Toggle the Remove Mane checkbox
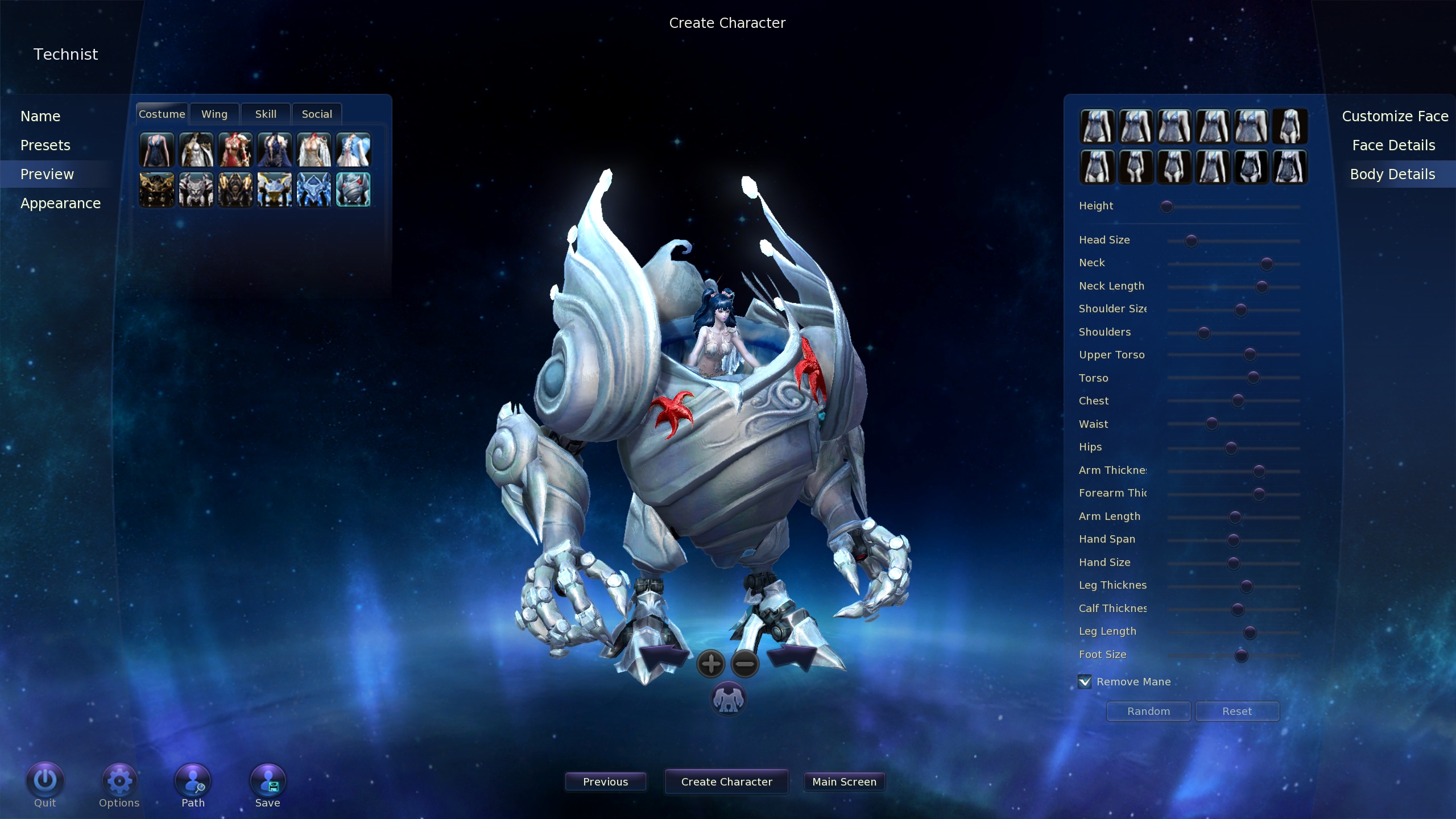Viewport: 1456px width, 819px height. point(1085,682)
